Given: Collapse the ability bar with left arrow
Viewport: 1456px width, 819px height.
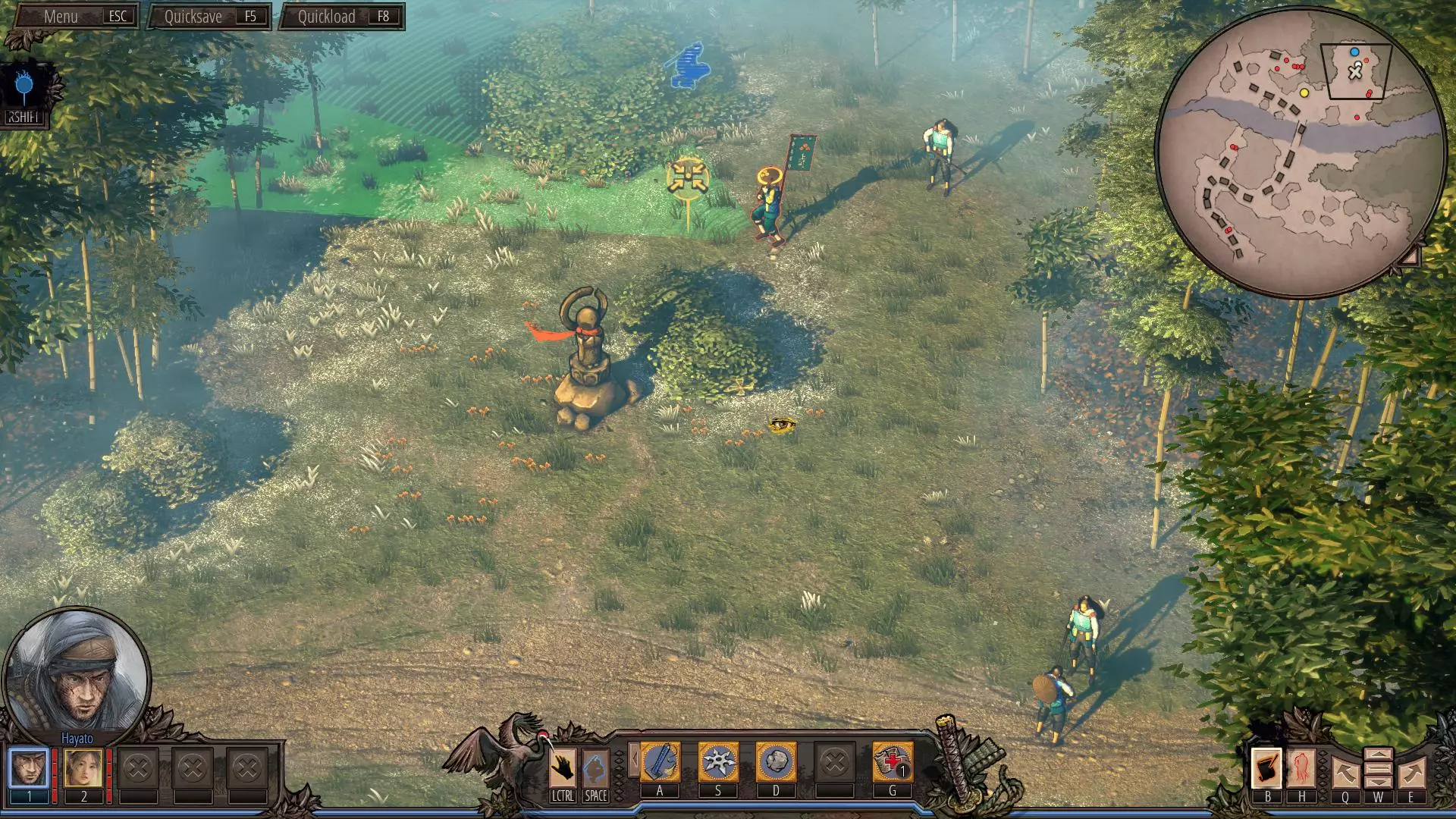Looking at the screenshot, I should click(634, 759).
